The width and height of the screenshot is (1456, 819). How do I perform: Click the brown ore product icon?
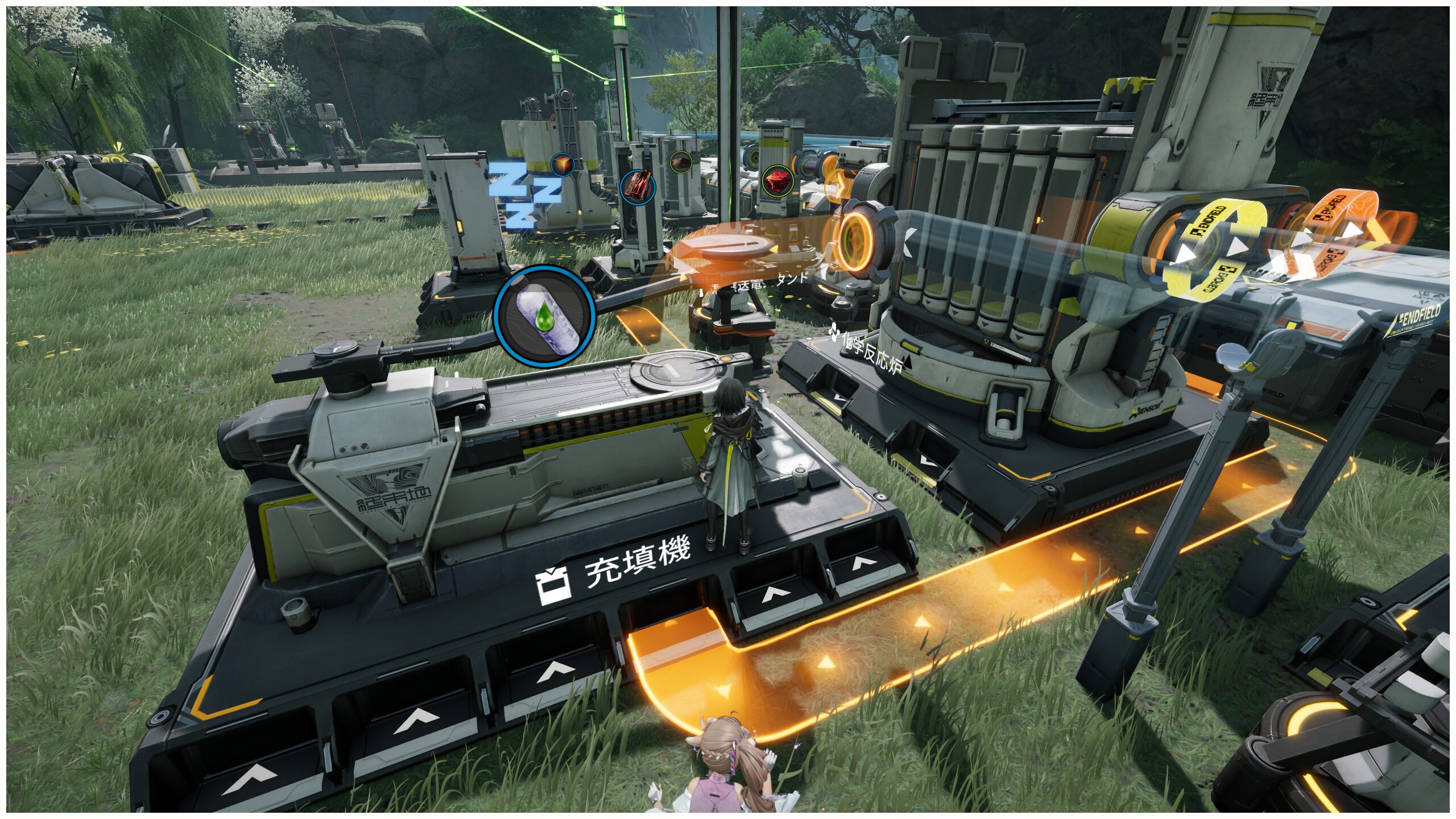680,162
